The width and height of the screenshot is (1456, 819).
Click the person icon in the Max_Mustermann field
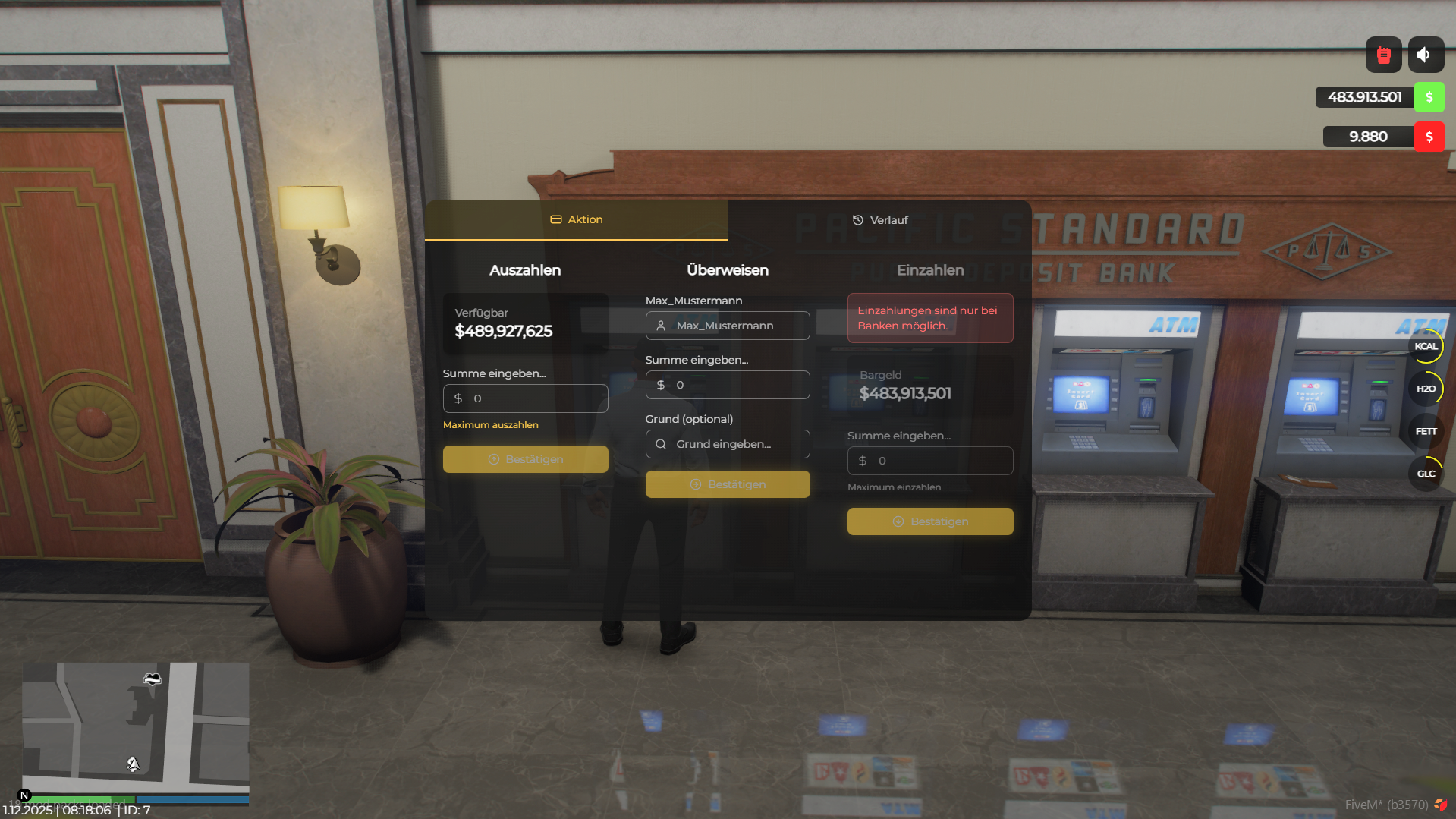(x=662, y=325)
